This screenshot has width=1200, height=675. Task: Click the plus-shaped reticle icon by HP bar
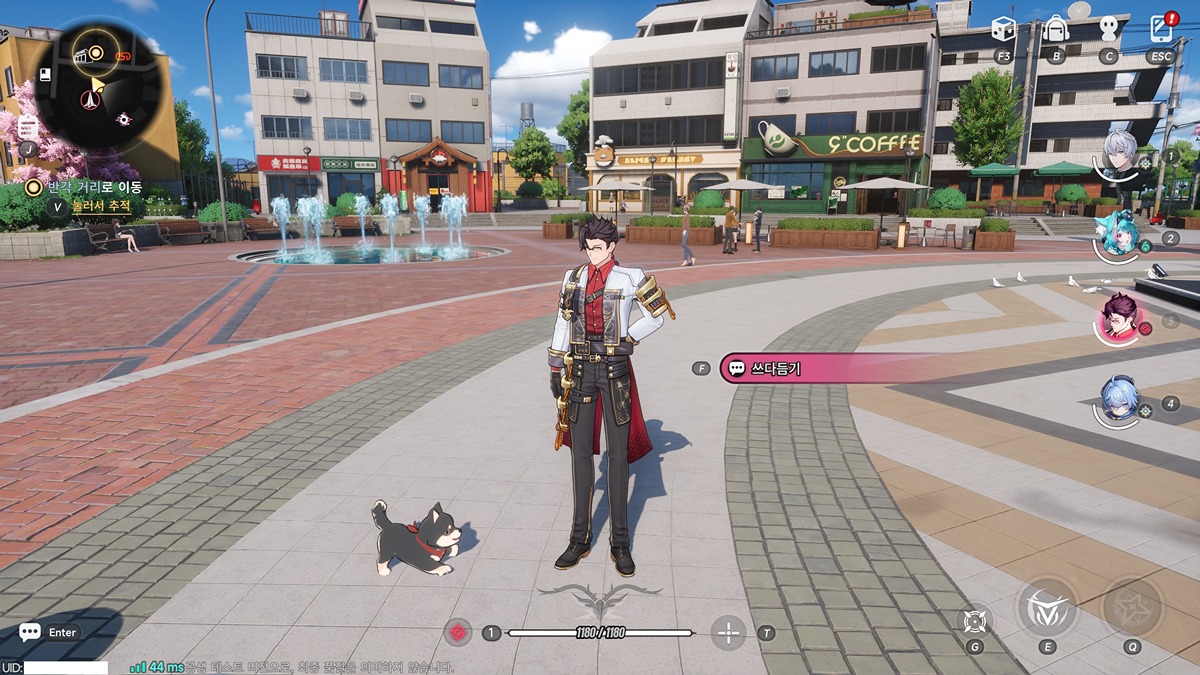[x=729, y=632]
